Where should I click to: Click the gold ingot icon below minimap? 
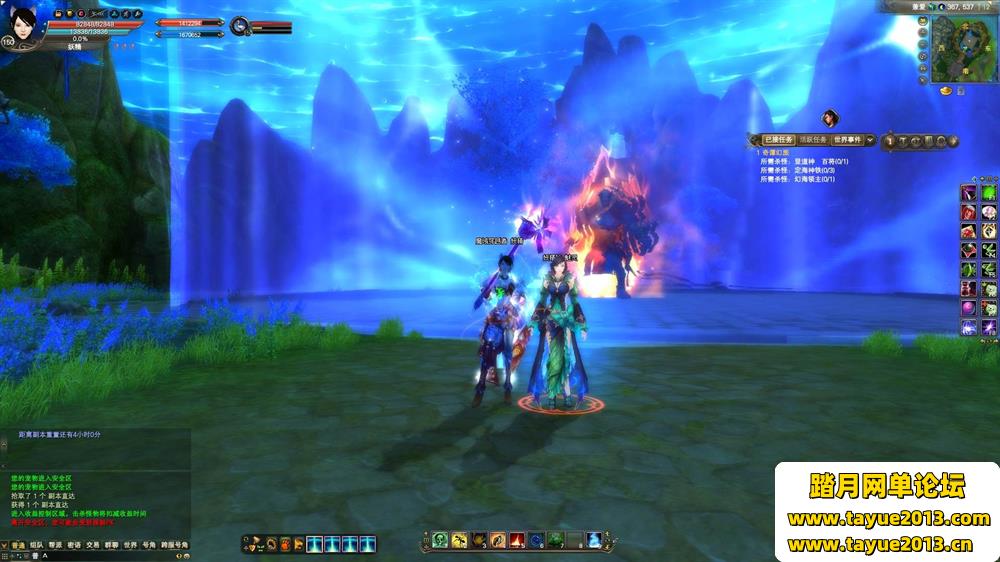(944, 91)
